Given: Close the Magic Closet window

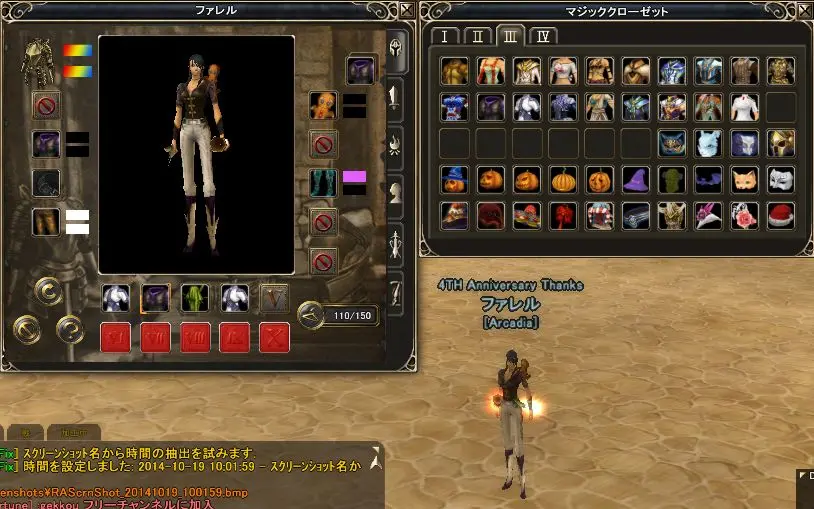Looking at the screenshot, I should tap(803, 9).
